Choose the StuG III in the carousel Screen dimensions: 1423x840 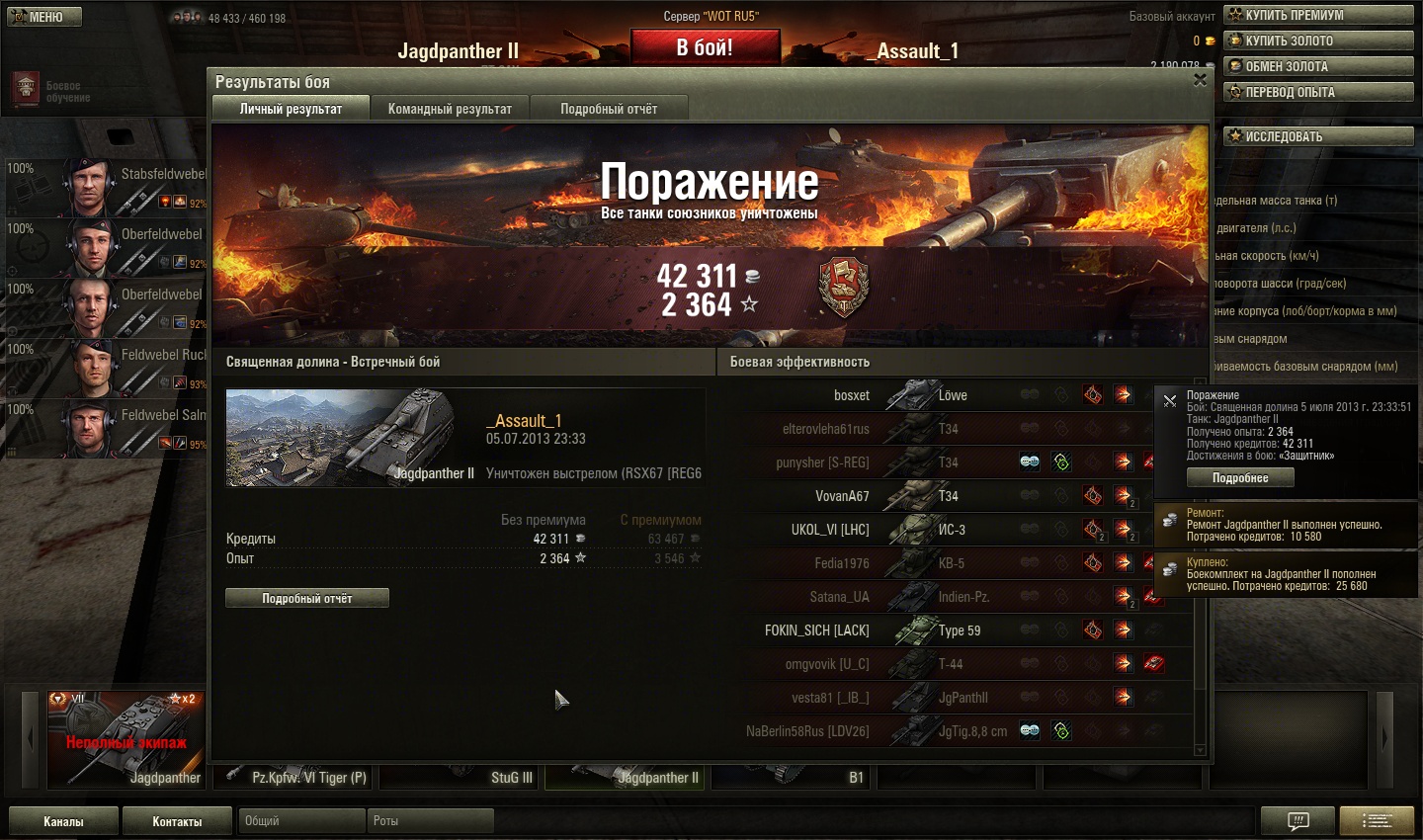pyautogui.click(x=460, y=778)
